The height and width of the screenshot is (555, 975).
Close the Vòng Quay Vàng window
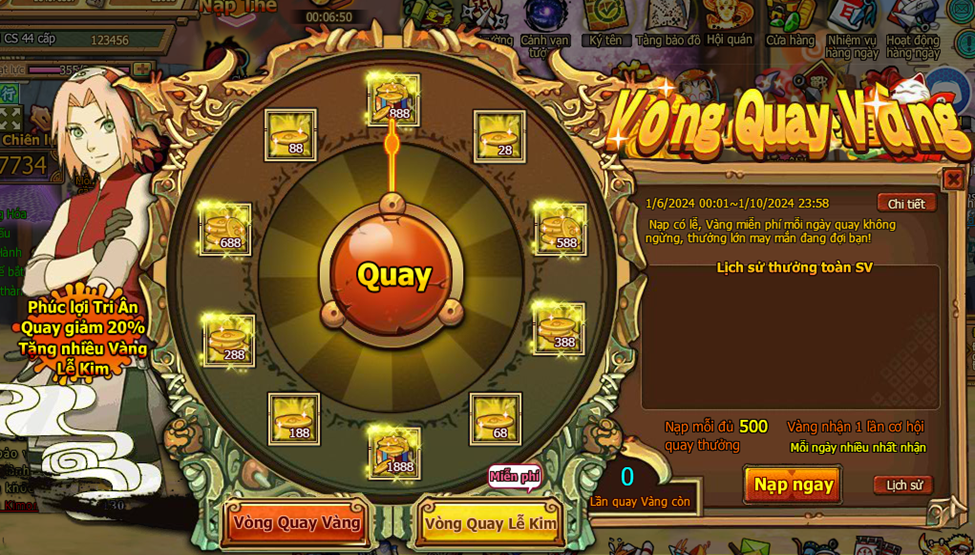953,179
